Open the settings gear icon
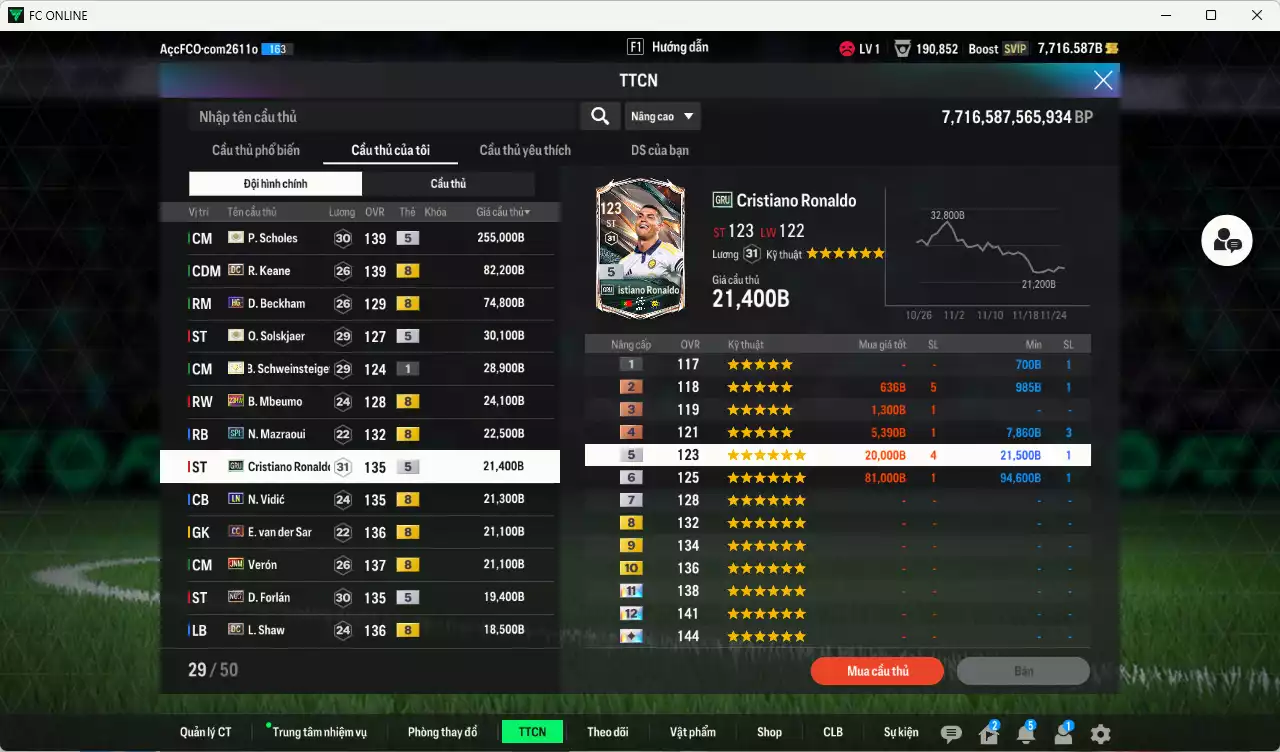 (1100, 735)
